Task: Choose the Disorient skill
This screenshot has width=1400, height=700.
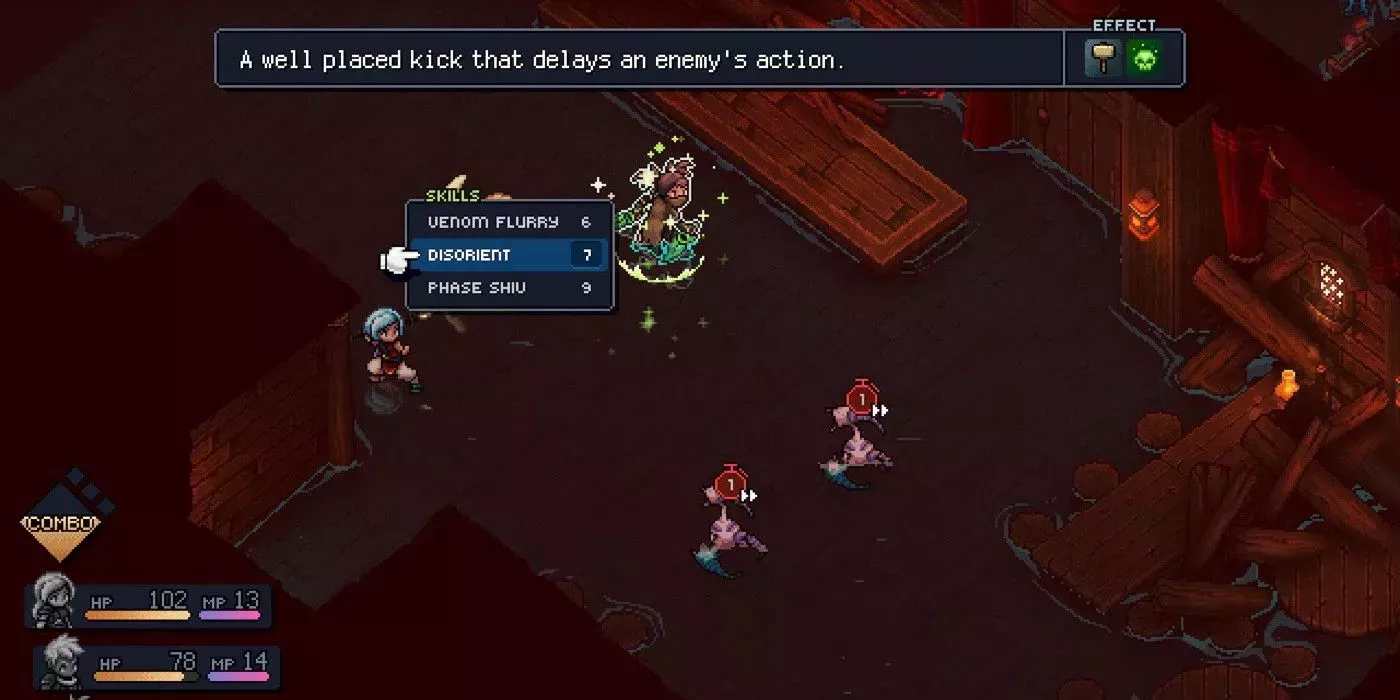Action: coord(508,255)
